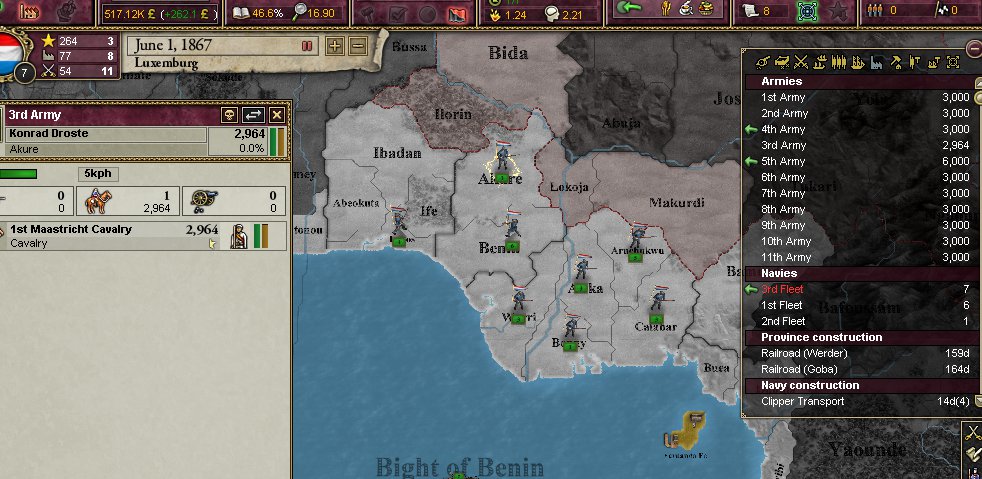This screenshot has height=479, width=982.
Task: Select the 5th Army in the outliner
Action: (x=784, y=161)
